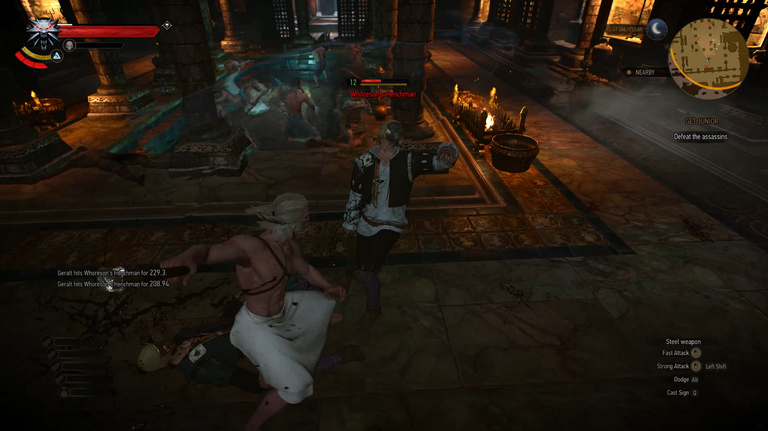Viewport: 768px width, 431px height.
Task: Click the skull toxicity icon
Action: [69, 45]
